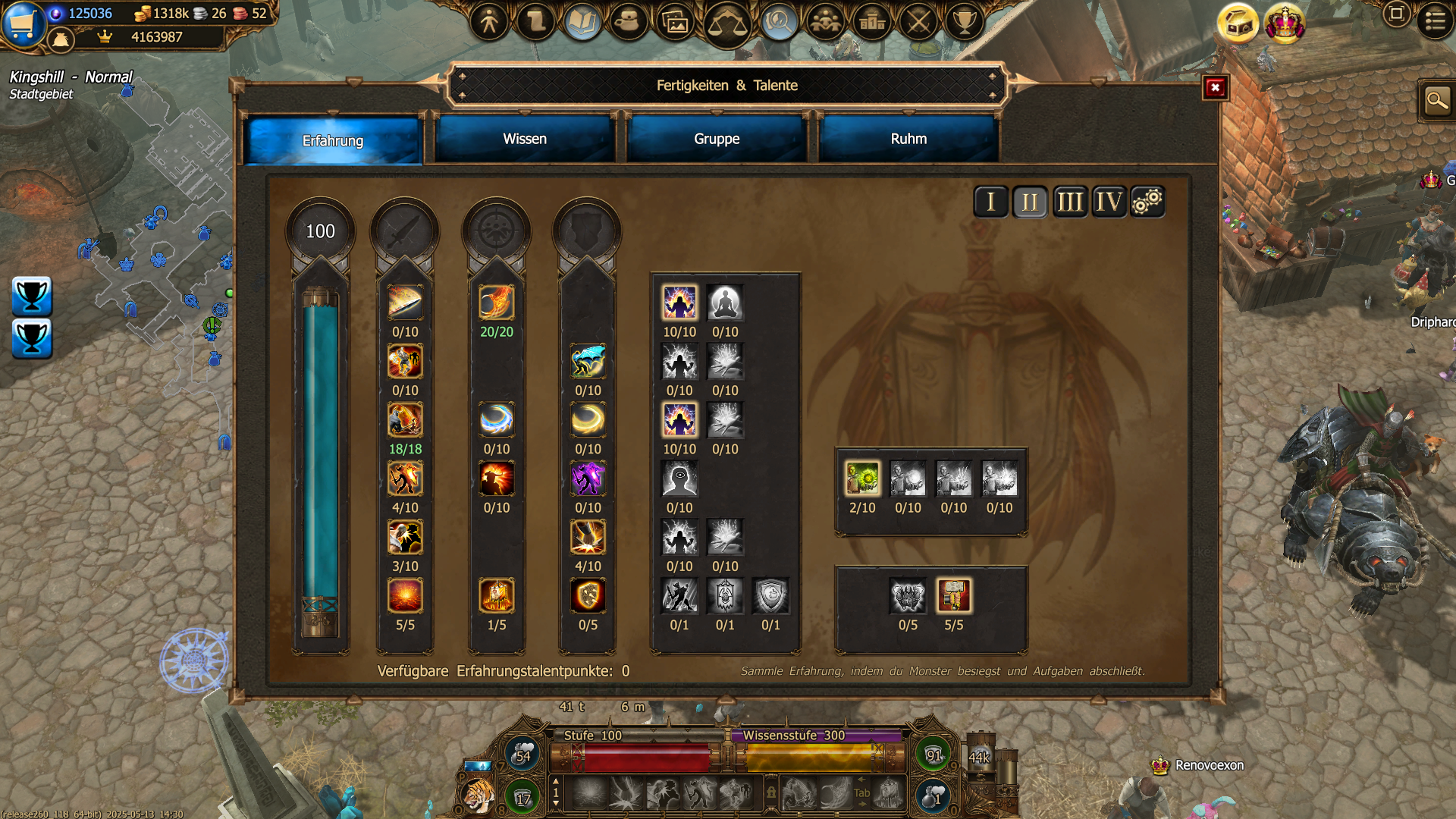Close the Fertigkeiten & Talente window
Image resolution: width=1456 pixels, height=819 pixels.
(x=1215, y=88)
